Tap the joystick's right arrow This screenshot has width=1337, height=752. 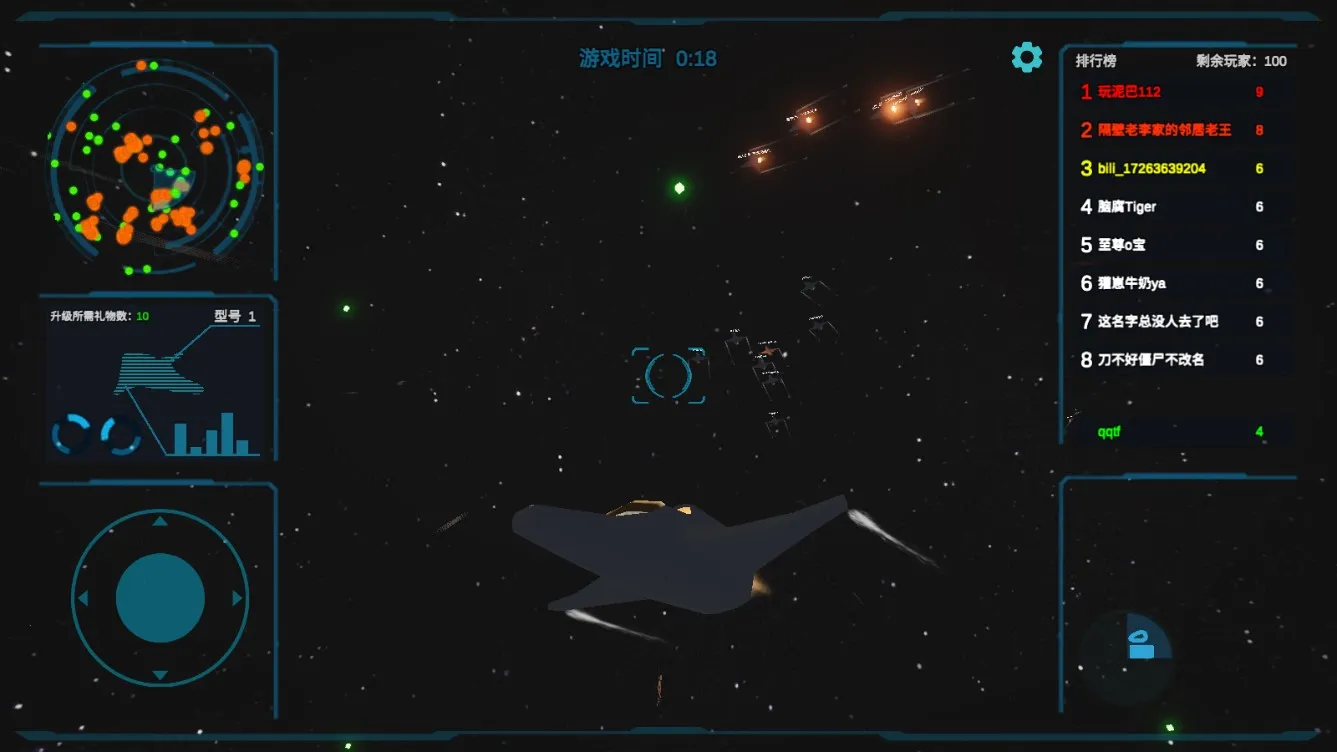click(237, 598)
